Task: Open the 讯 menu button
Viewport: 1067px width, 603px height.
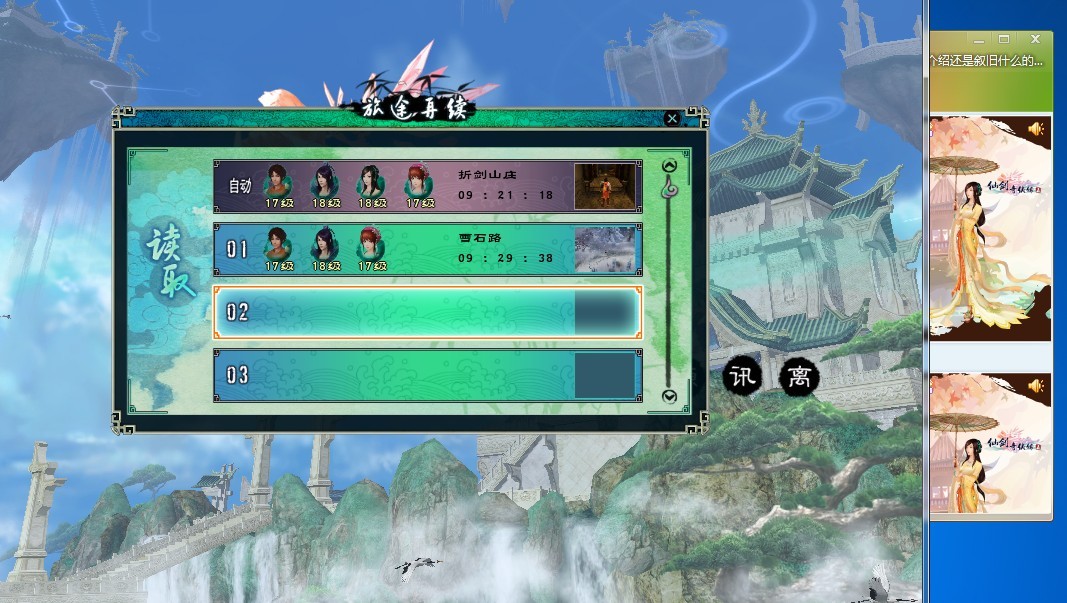Action: (742, 376)
